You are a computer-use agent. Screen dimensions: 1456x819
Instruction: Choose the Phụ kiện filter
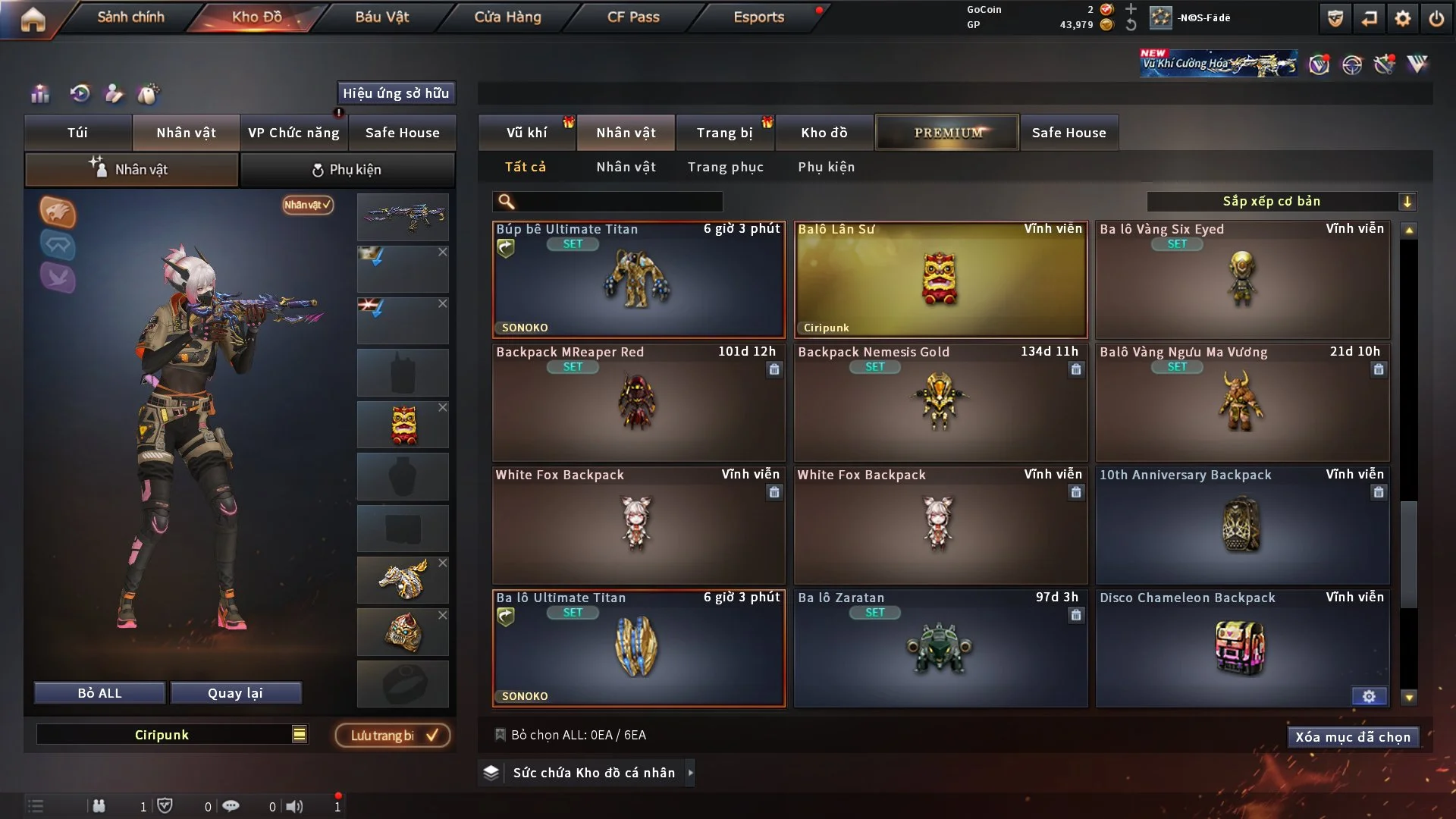[826, 167]
